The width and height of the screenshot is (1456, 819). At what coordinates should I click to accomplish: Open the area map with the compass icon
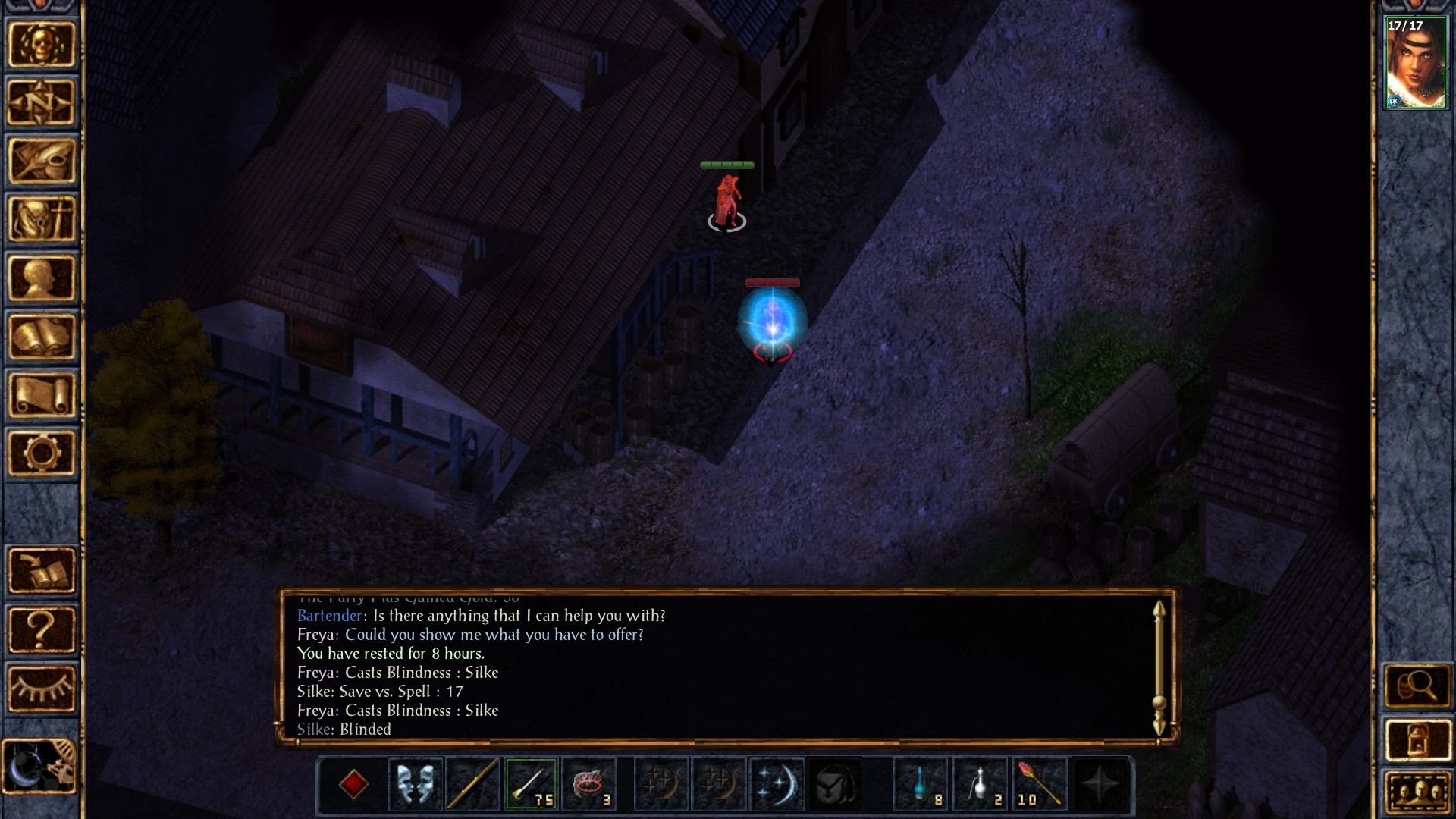(42, 102)
